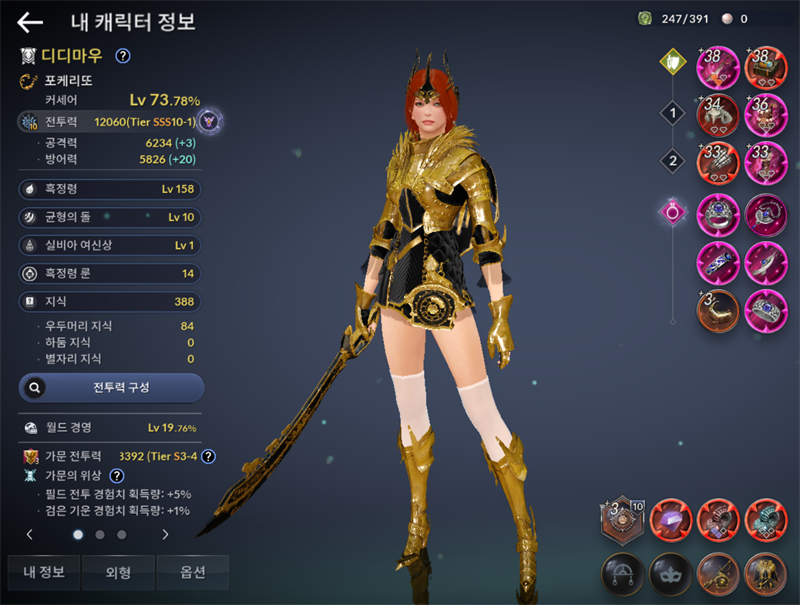Select the 균형의 돌 row
This screenshot has width=800, height=605.
pyautogui.click(x=110, y=216)
